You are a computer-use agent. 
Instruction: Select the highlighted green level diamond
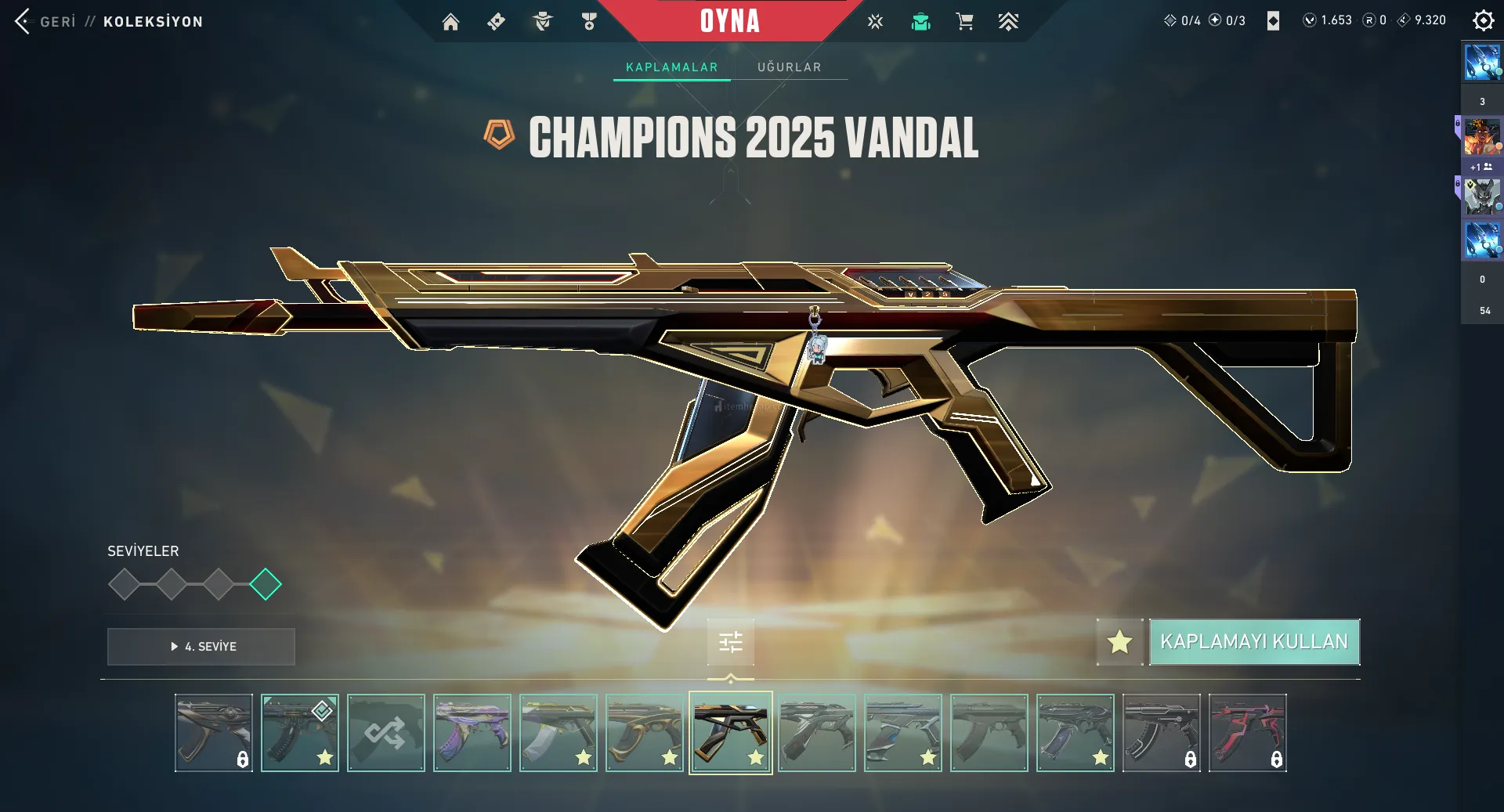266,584
